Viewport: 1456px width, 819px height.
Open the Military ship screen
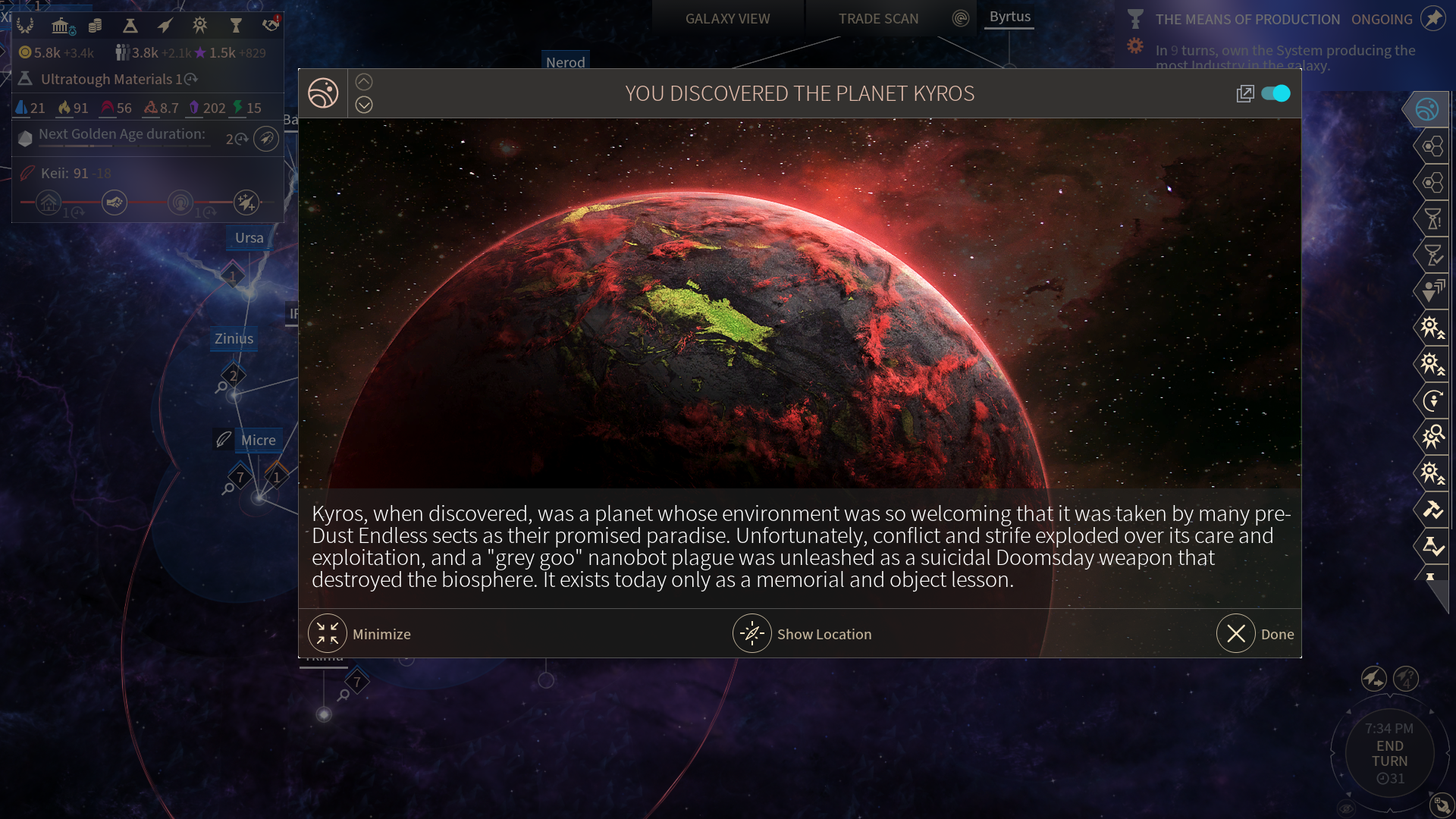click(165, 26)
